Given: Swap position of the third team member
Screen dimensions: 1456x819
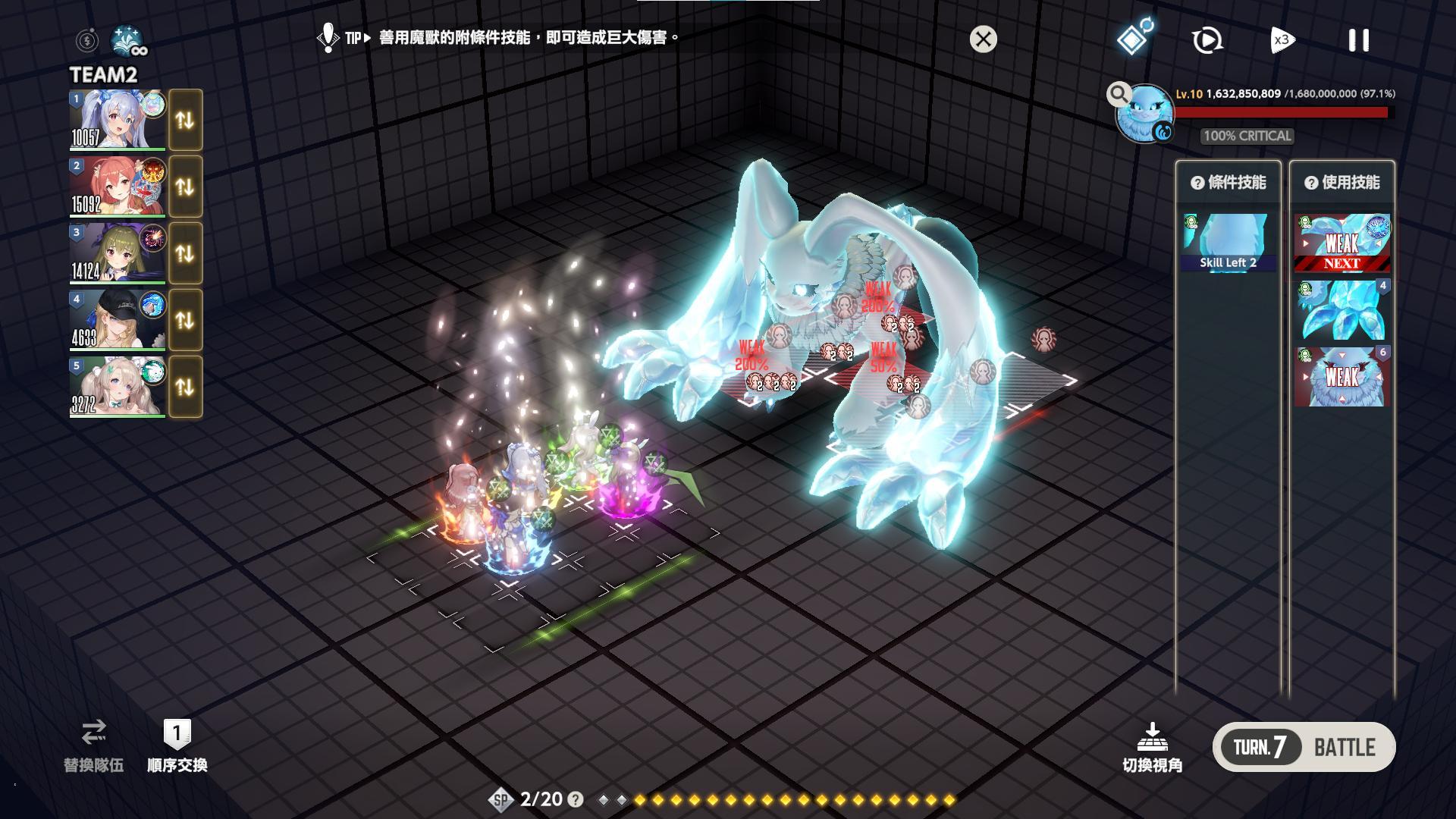Looking at the screenshot, I should tap(185, 253).
